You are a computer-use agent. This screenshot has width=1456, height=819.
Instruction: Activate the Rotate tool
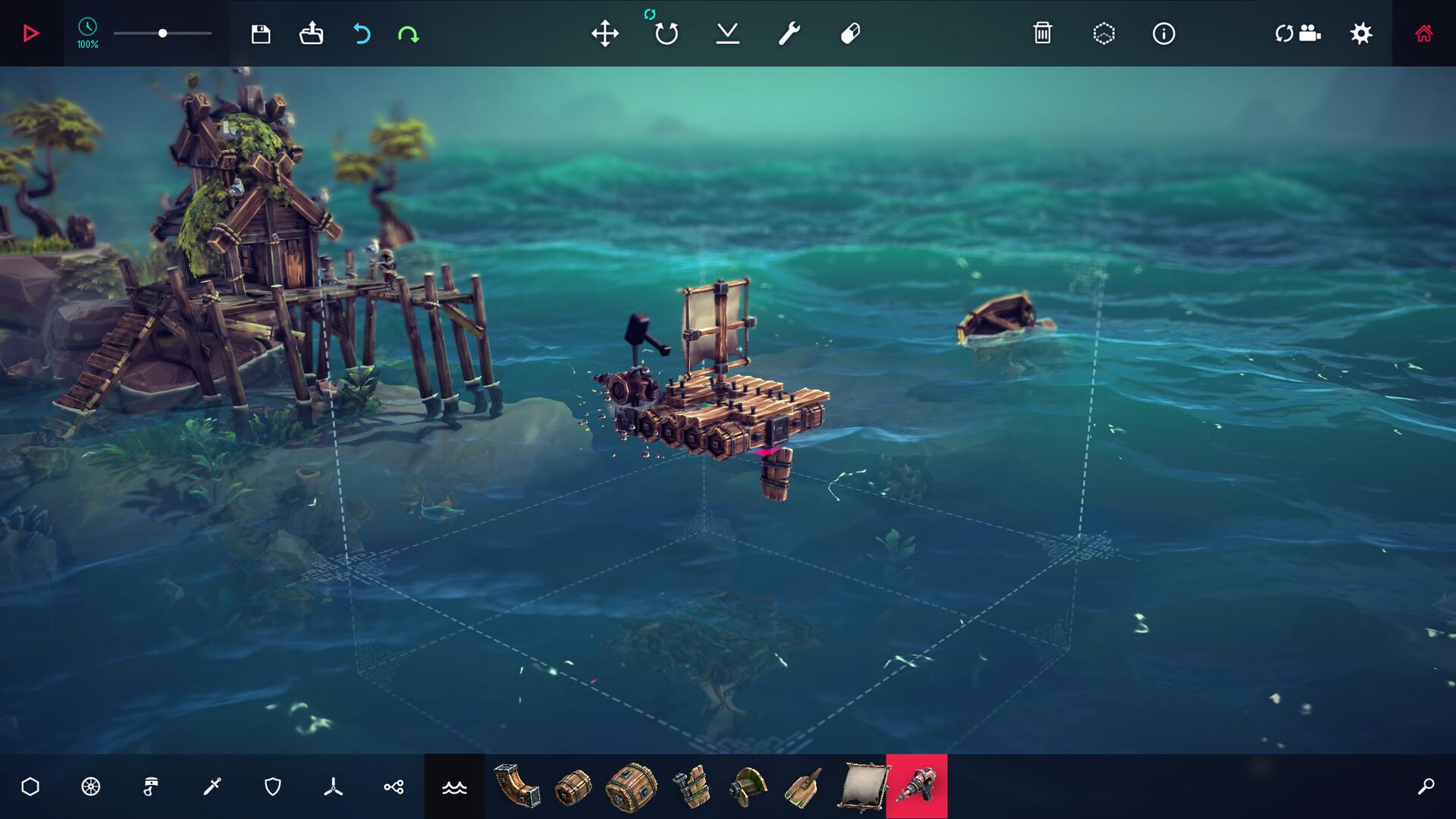[665, 35]
